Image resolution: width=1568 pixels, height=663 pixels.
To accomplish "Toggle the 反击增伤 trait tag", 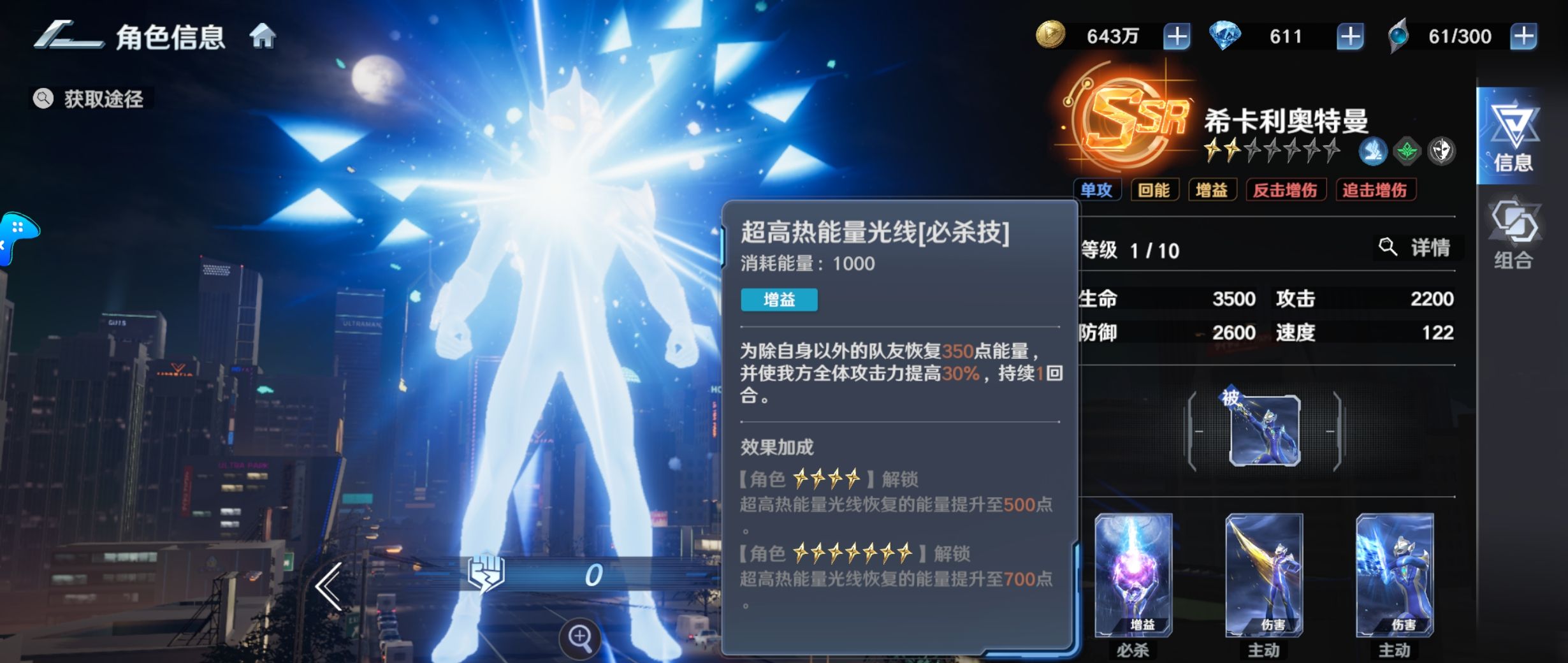I will [1286, 189].
